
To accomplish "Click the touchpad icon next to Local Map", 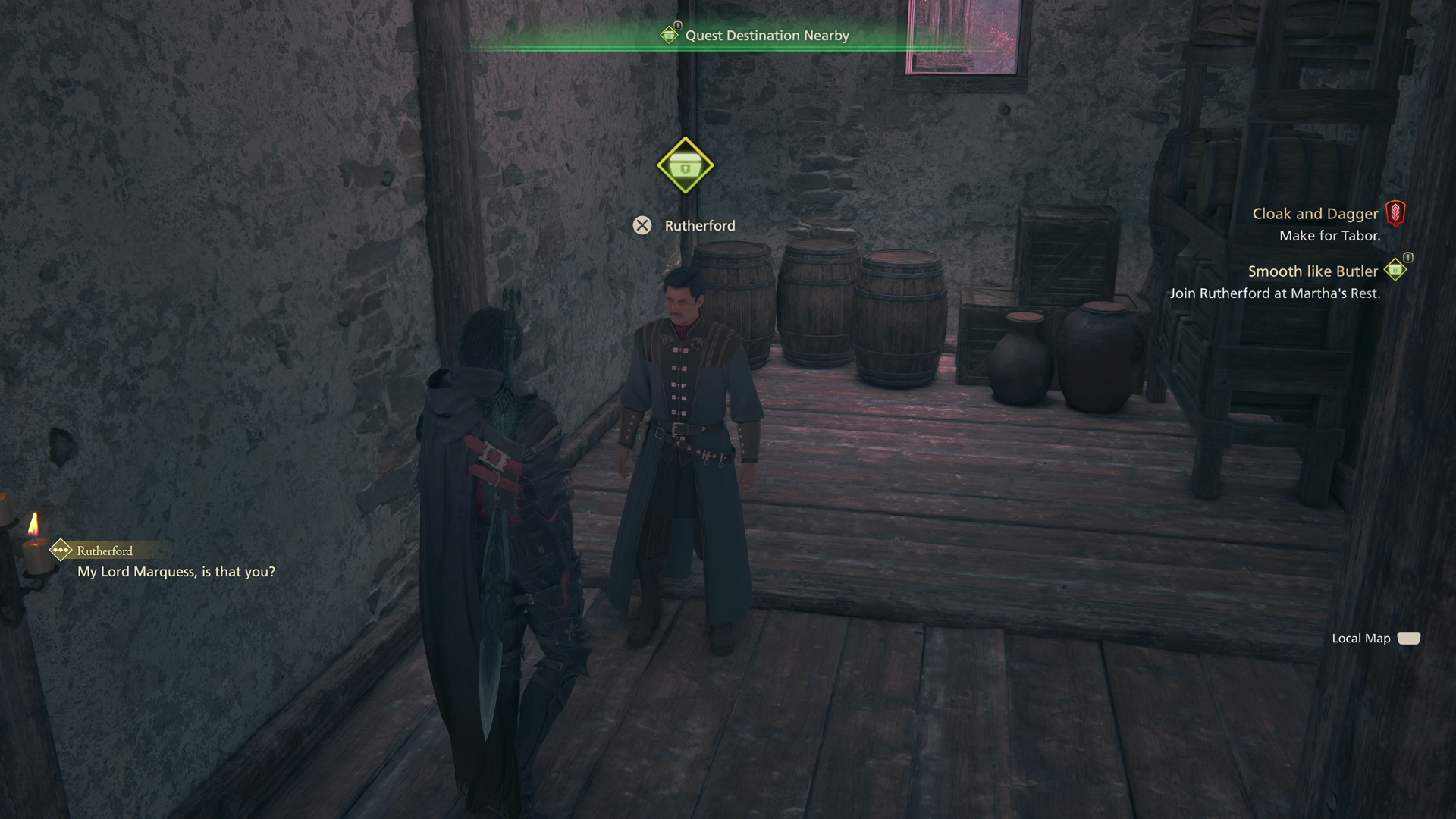I will [x=1410, y=638].
